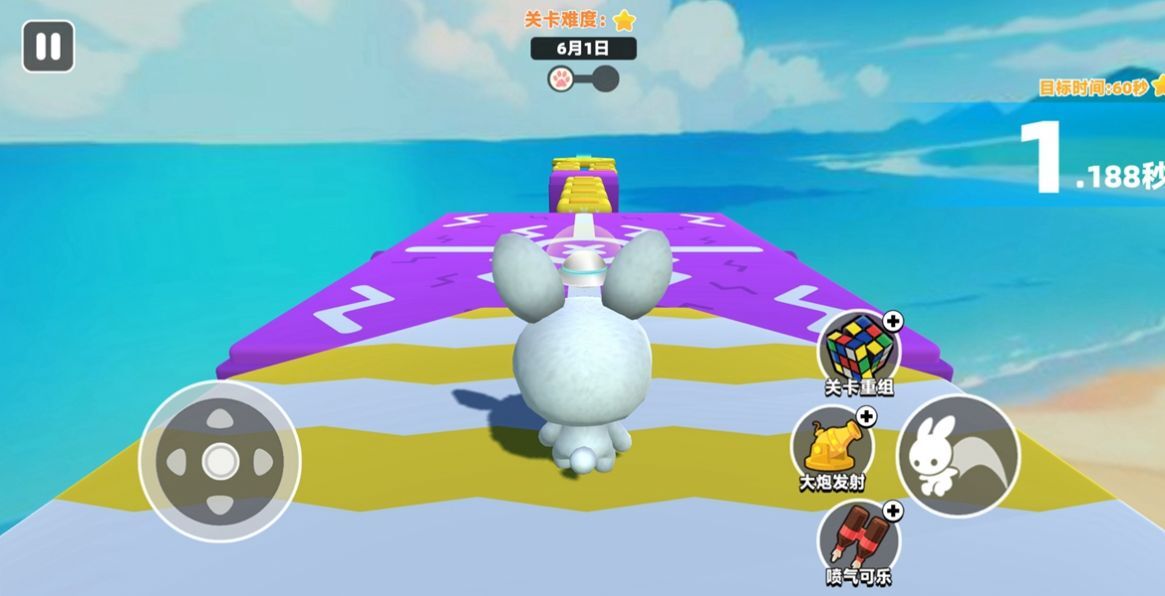Add more 喷气可乐 items via plus
Viewport: 1165px width, 596px height.
pos(893,512)
